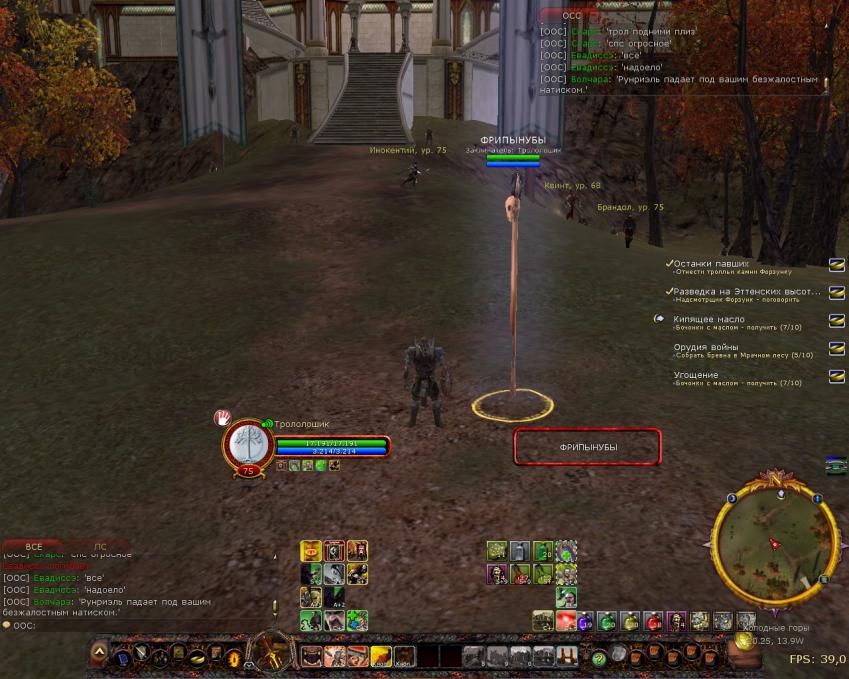Open the Кипящее масло quest in tracker
The height and width of the screenshot is (679, 849).
point(709,319)
